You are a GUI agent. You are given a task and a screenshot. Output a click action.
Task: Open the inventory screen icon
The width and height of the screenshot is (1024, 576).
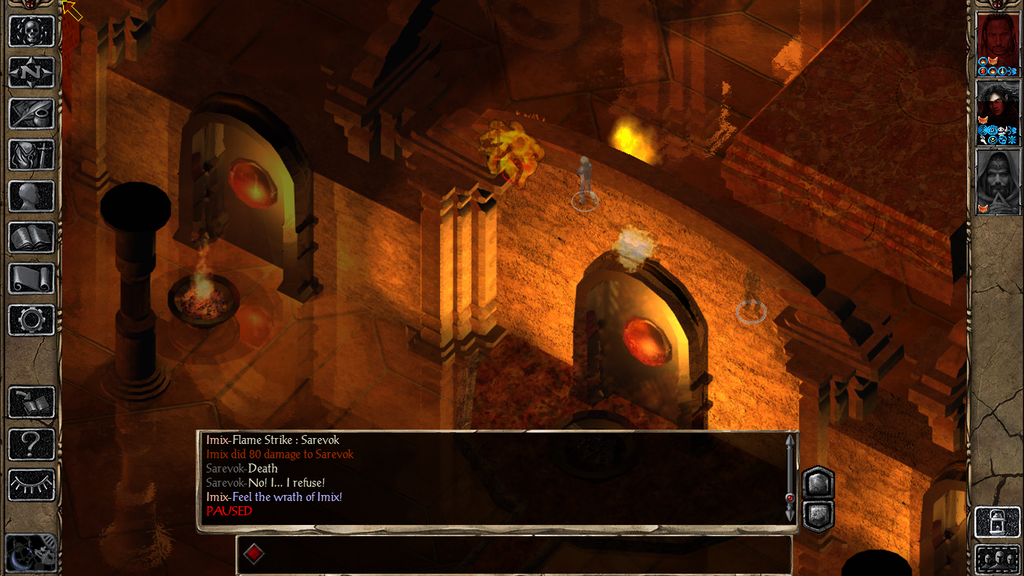tap(31, 154)
